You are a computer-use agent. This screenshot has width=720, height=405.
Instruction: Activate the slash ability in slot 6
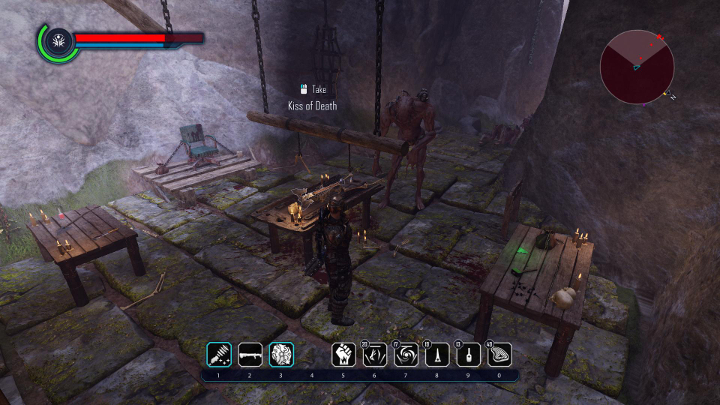(x=375, y=354)
